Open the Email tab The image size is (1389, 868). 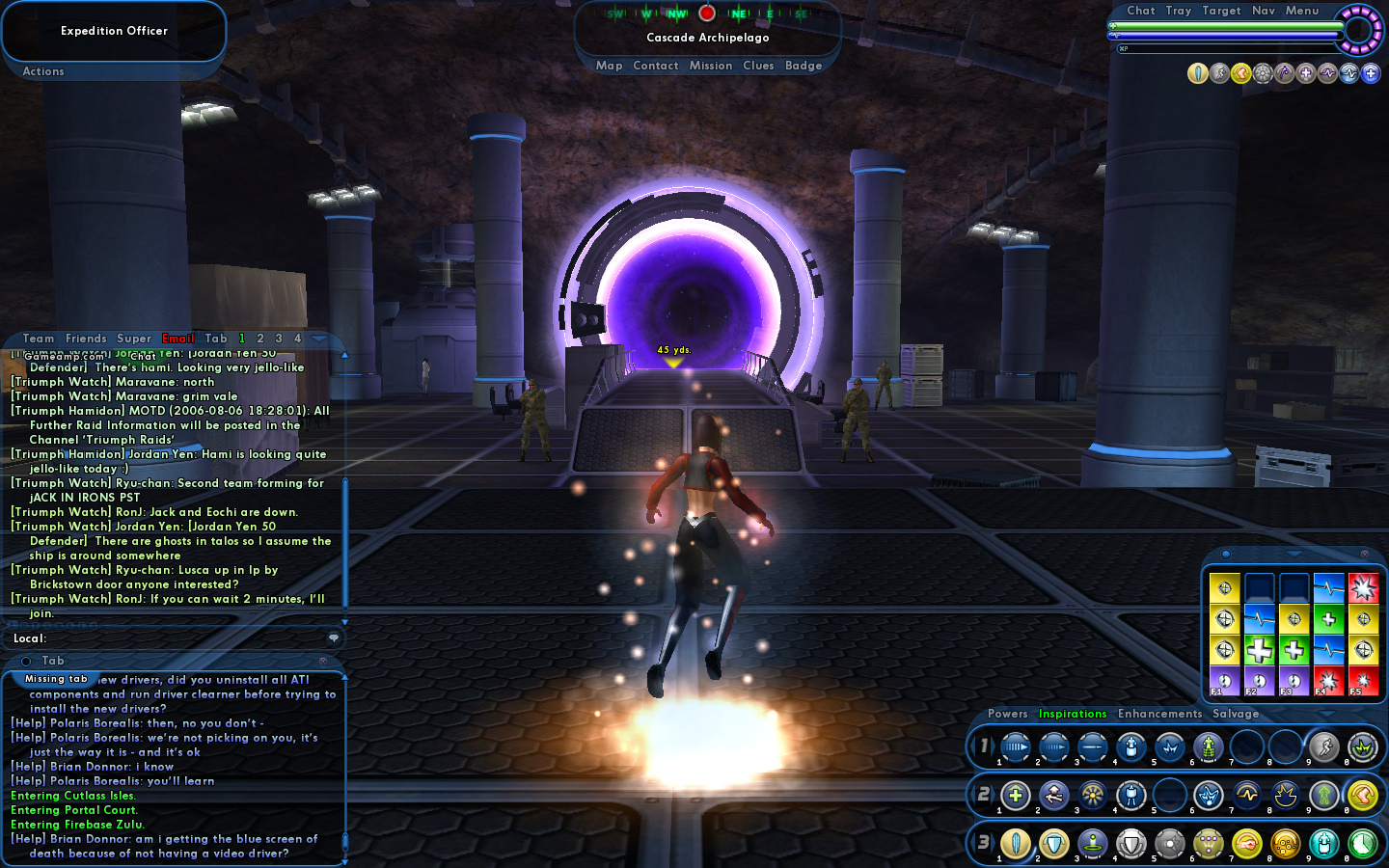pyautogui.click(x=178, y=339)
